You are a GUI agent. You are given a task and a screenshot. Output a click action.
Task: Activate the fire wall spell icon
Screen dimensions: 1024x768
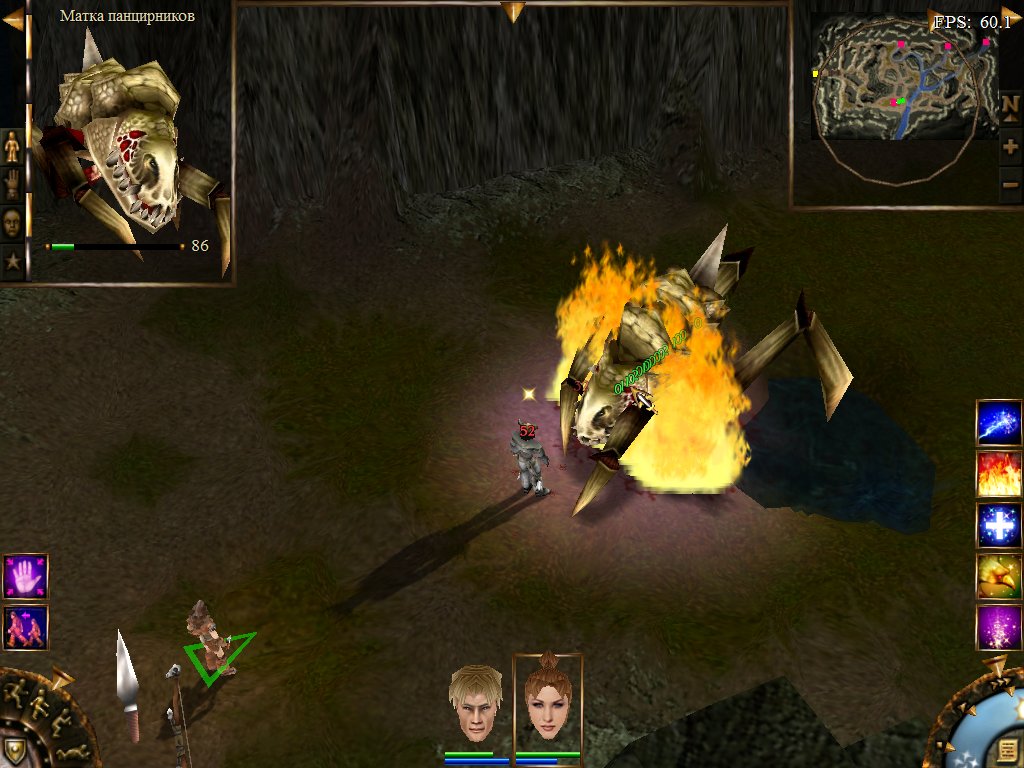[998, 474]
